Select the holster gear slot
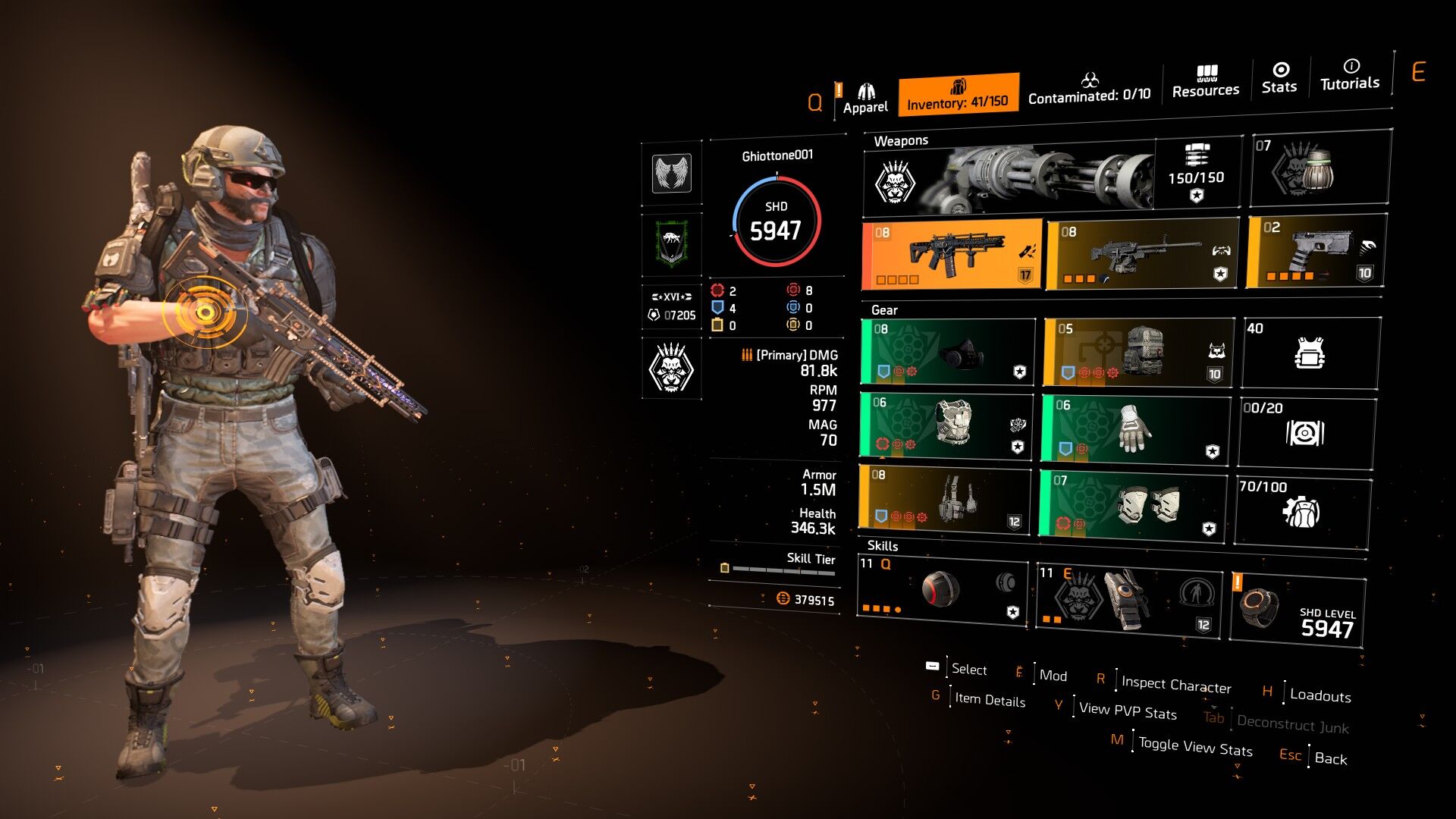 (944, 498)
